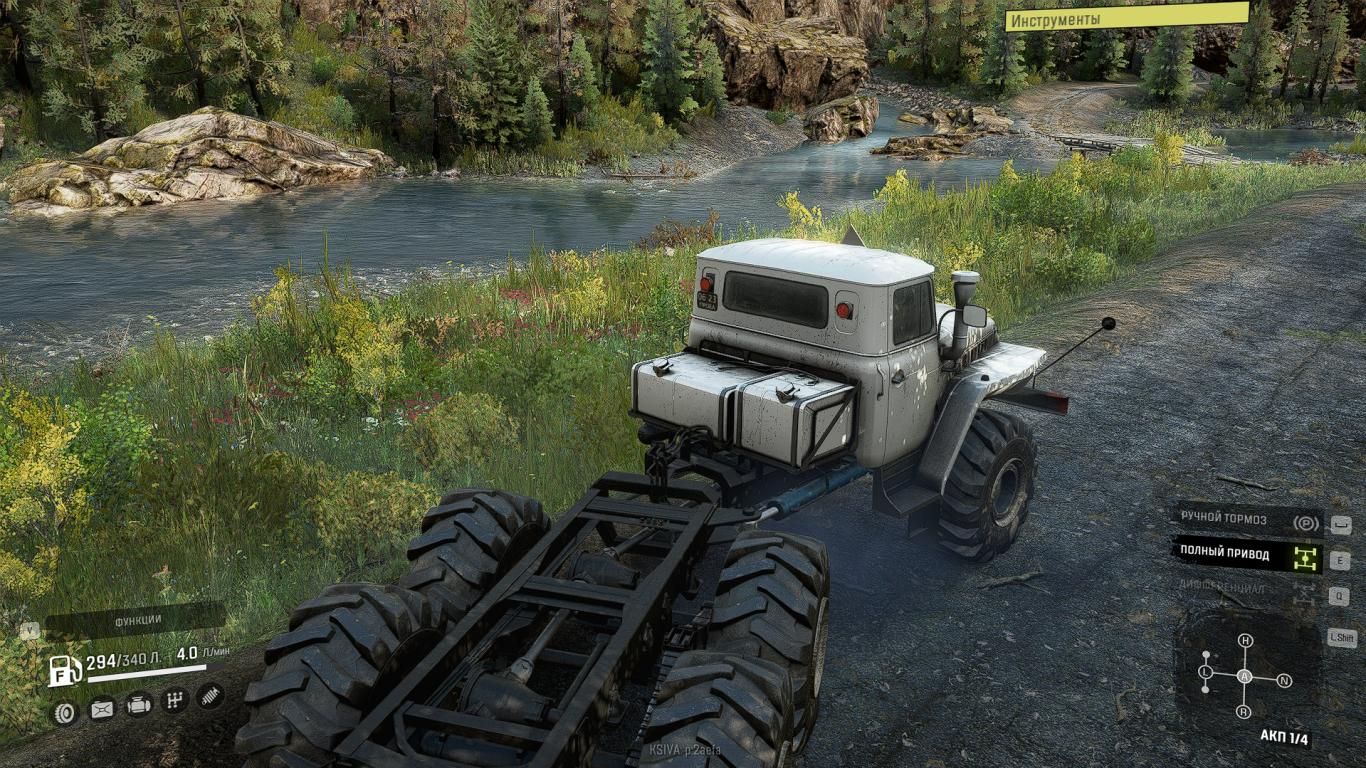
Task: Click the fuel canister damage icon
Action: coord(102,710)
